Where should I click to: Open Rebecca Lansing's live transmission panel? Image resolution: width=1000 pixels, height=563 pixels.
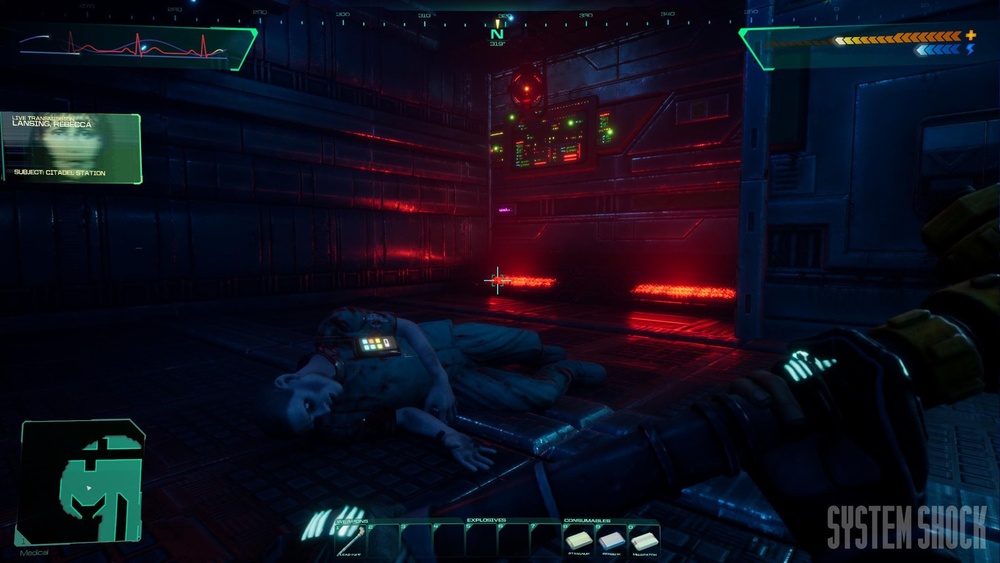pos(71,147)
